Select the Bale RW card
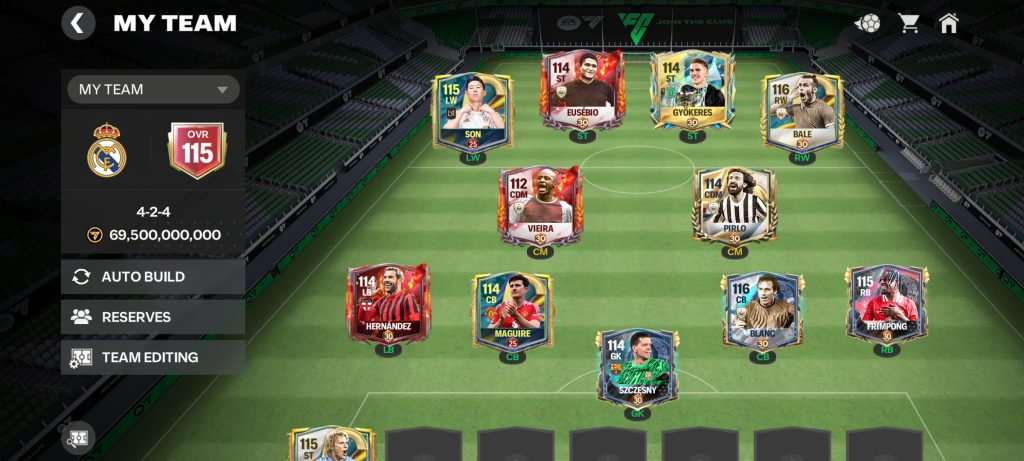The image size is (1024, 461). click(802, 113)
